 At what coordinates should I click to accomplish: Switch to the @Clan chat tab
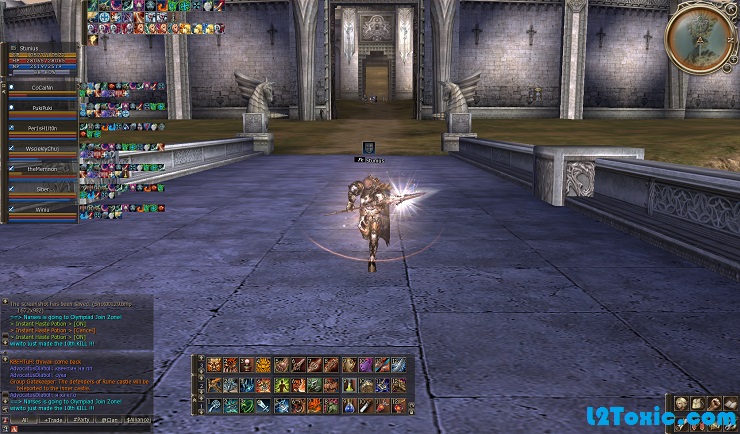pos(110,421)
